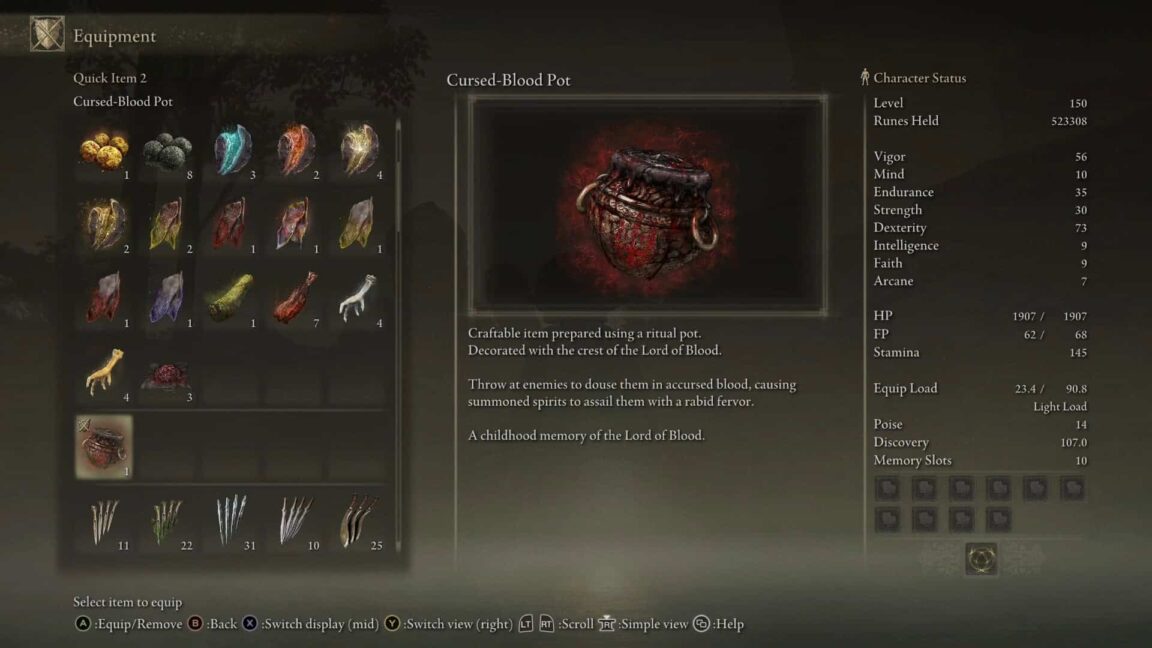Viewport: 1152px width, 648px height.
Task: Select the red-orange fire grease
Action: 295,151
